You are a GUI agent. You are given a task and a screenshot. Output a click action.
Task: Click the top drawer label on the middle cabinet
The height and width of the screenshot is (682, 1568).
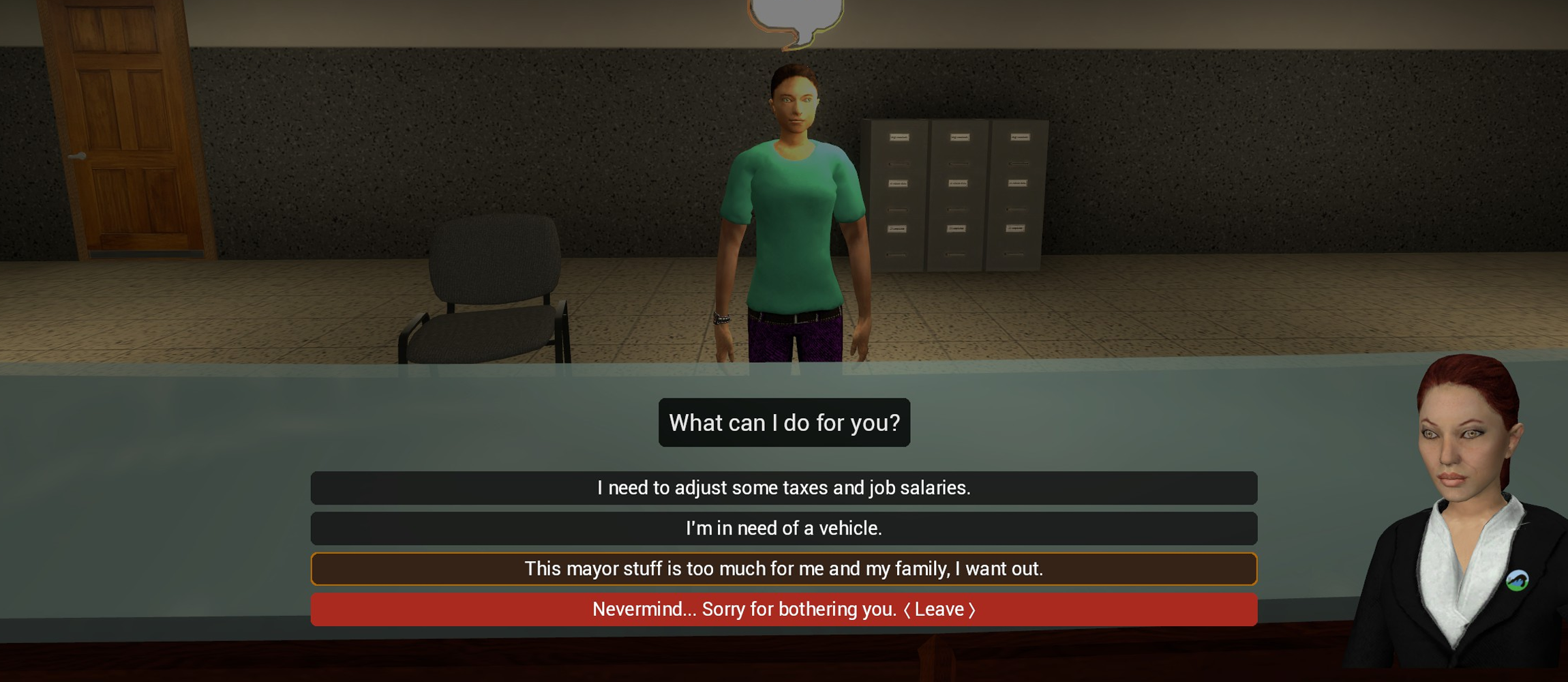[959, 137]
